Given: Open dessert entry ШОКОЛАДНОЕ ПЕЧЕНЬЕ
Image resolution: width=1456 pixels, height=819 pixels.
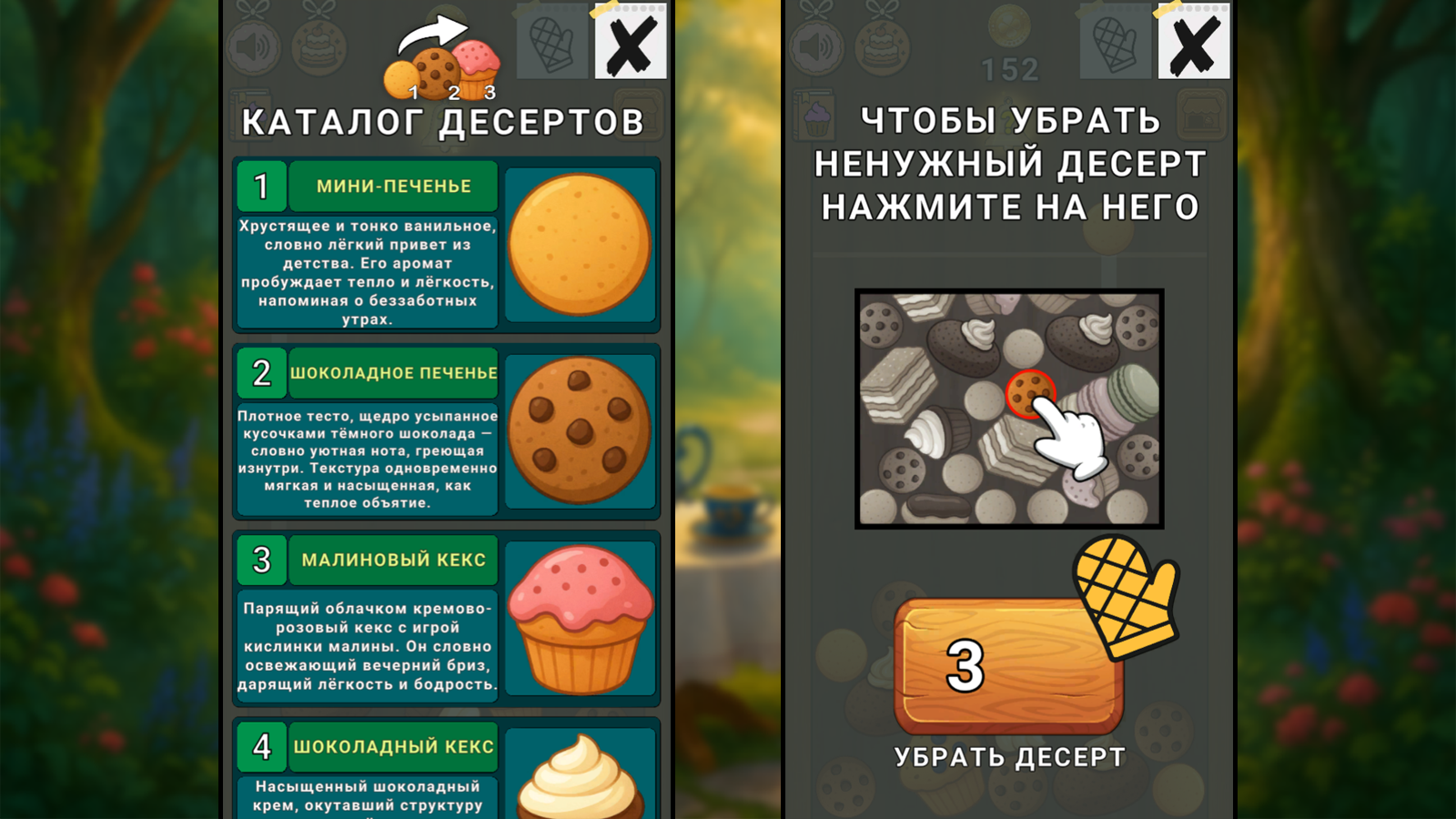Looking at the screenshot, I should point(391,373).
